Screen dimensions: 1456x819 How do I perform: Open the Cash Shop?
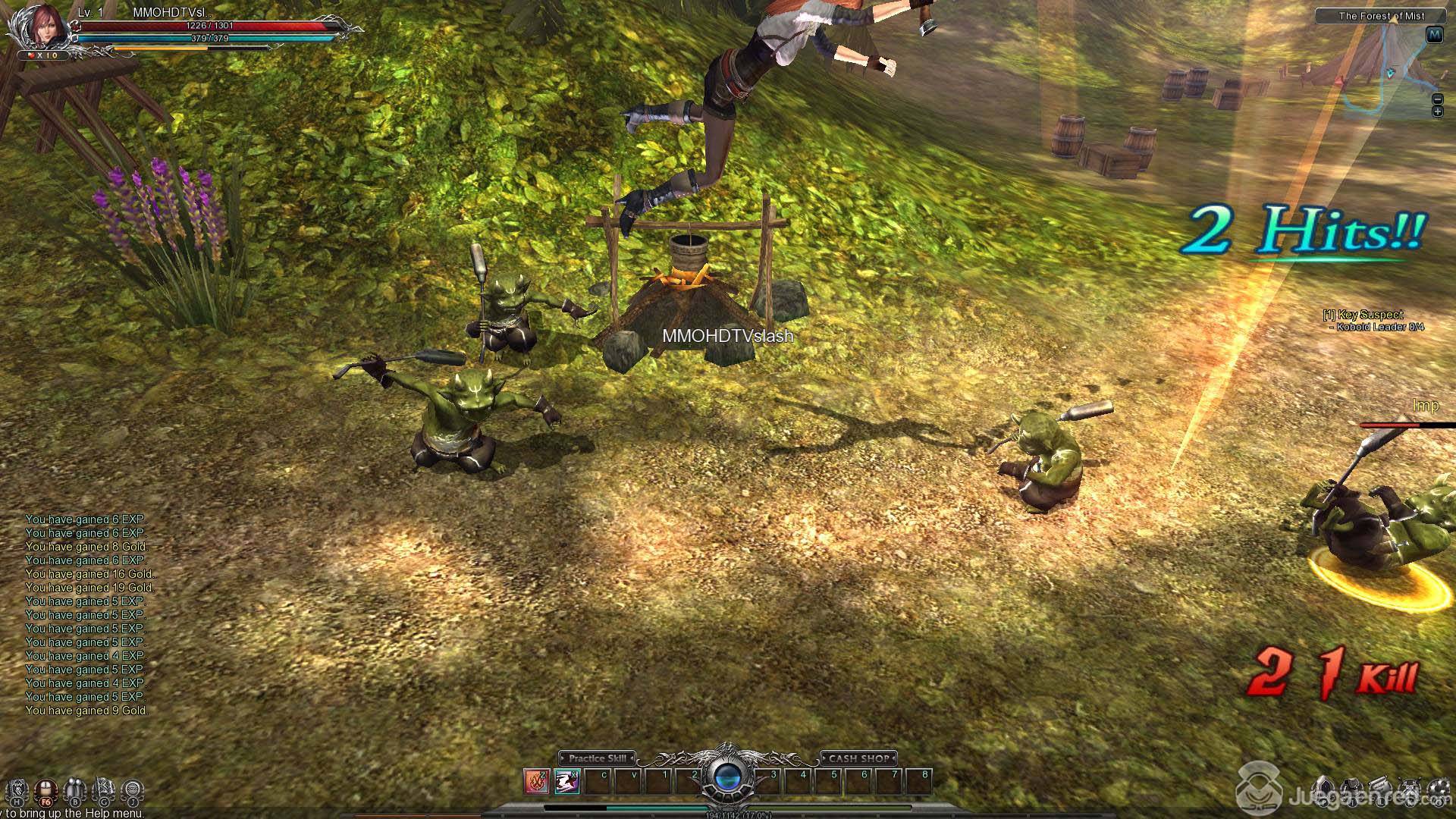tap(858, 758)
